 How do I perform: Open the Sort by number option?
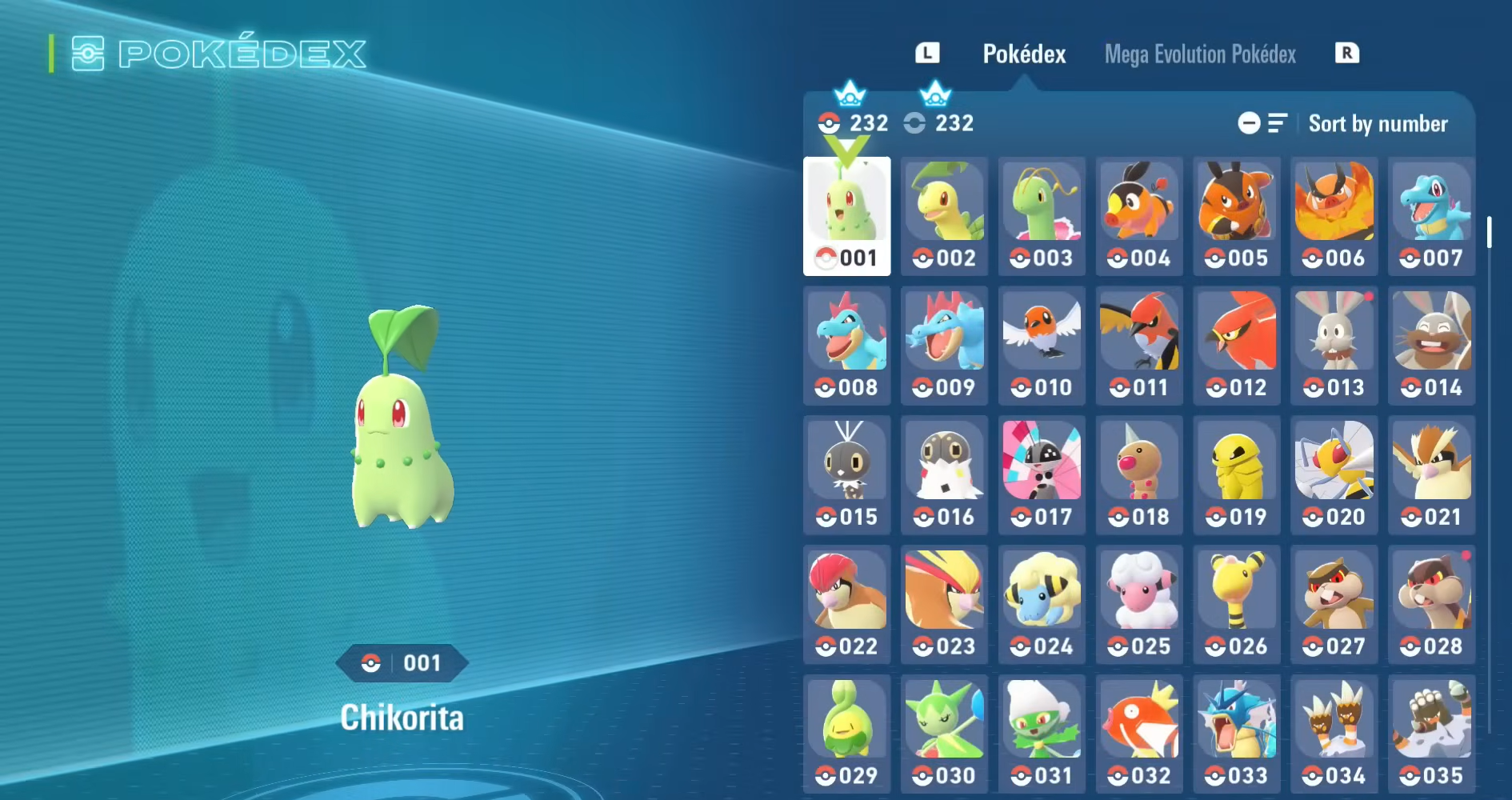[1377, 124]
